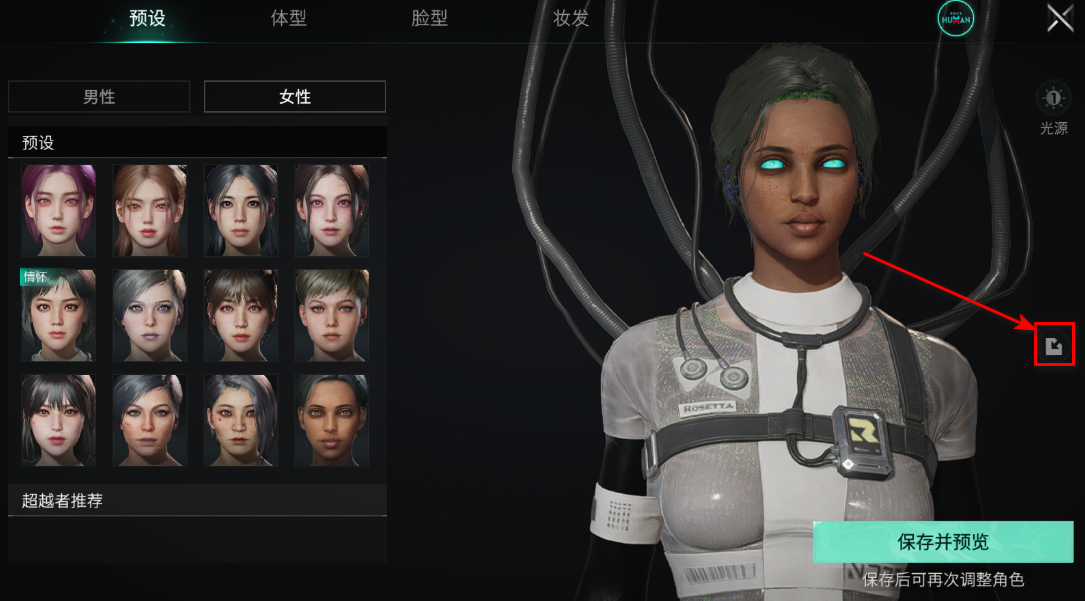Select the green short-haired preset face
The image size is (1085, 601).
pos(331,315)
